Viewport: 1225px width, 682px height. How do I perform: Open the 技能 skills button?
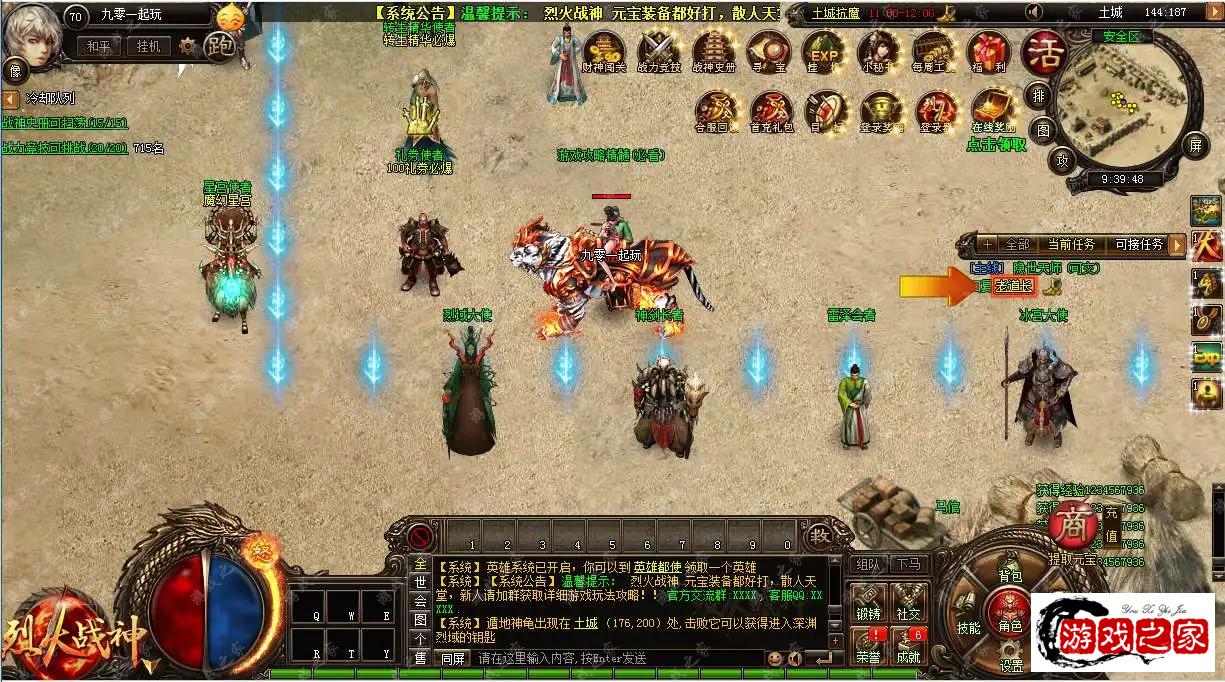click(968, 615)
